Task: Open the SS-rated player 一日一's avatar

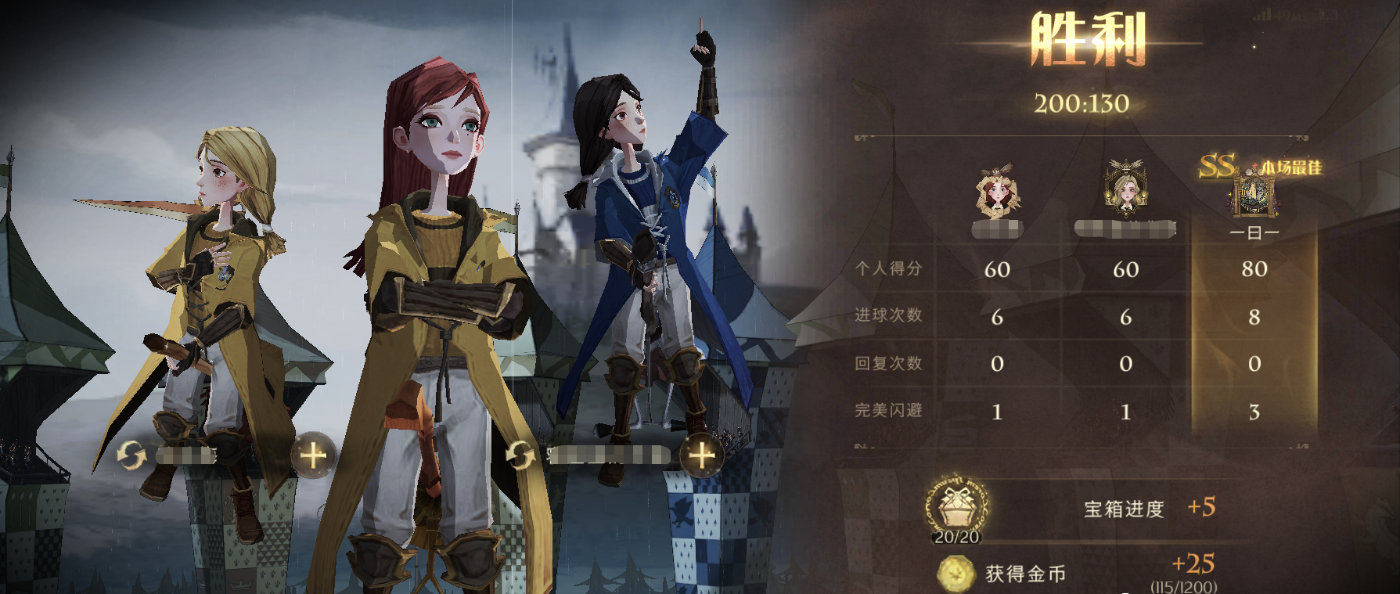Action: point(1254,195)
